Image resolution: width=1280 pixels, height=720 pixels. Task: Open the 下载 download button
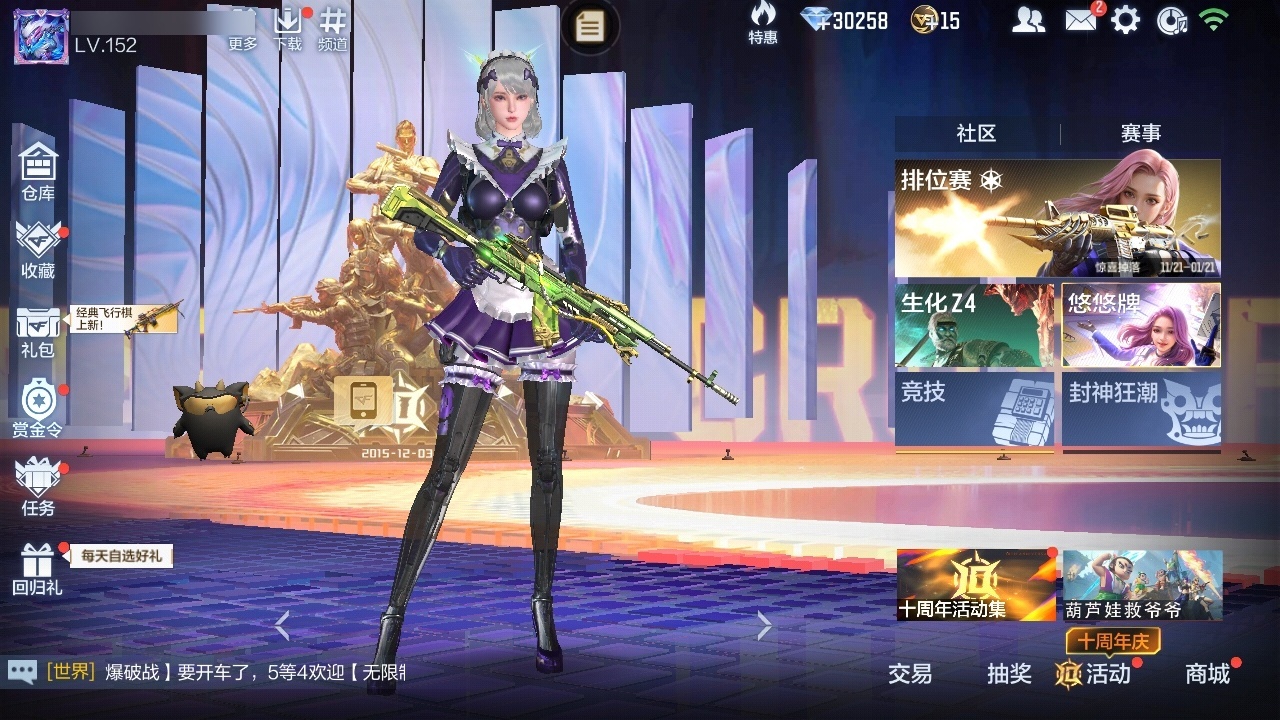(288, 28)
